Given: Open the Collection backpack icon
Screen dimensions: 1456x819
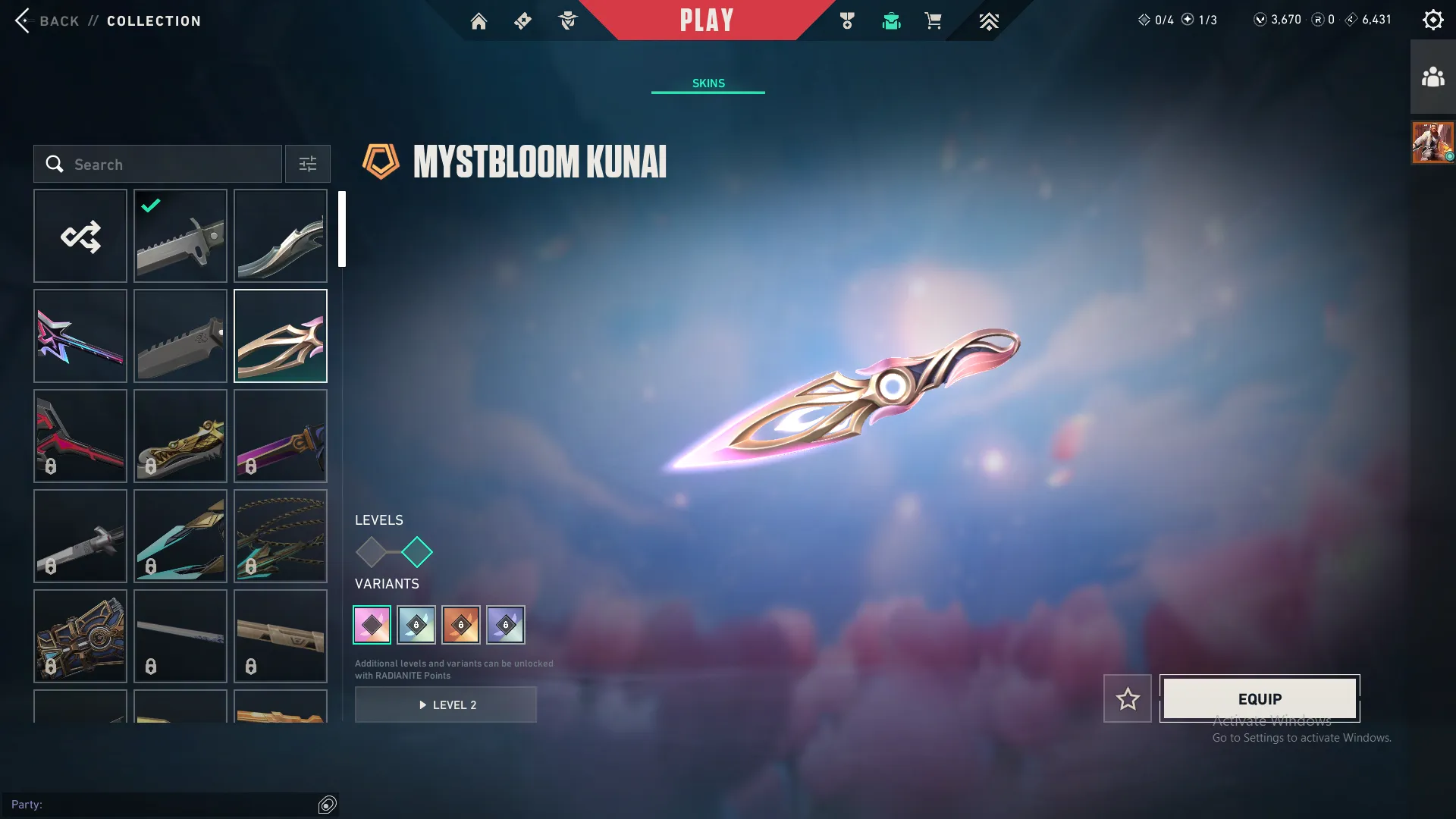Looking at the screenshot, I should pyautogui.click(x=891, y=20).
